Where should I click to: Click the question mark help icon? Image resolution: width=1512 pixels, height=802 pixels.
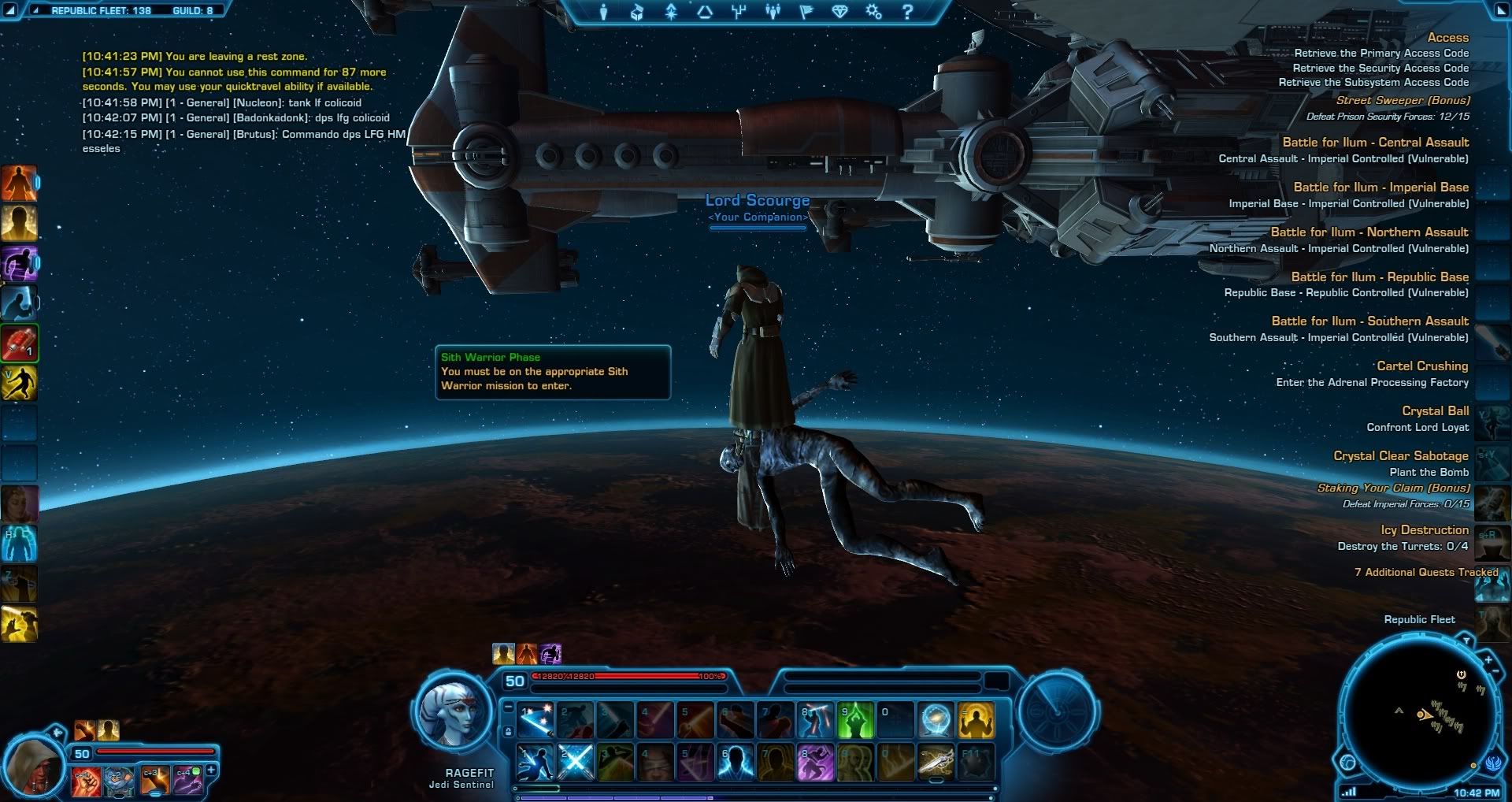coord(907,12)
